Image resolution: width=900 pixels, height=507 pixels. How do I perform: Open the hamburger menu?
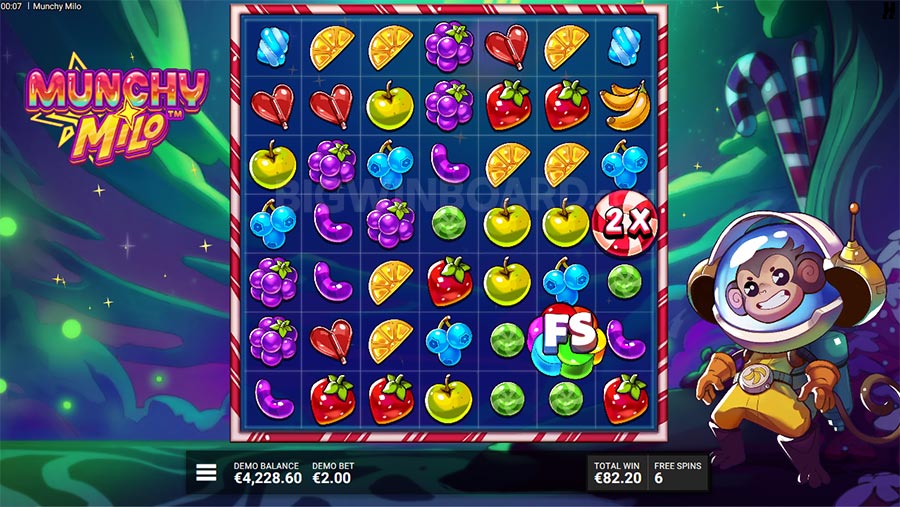[x=206, y=473]
